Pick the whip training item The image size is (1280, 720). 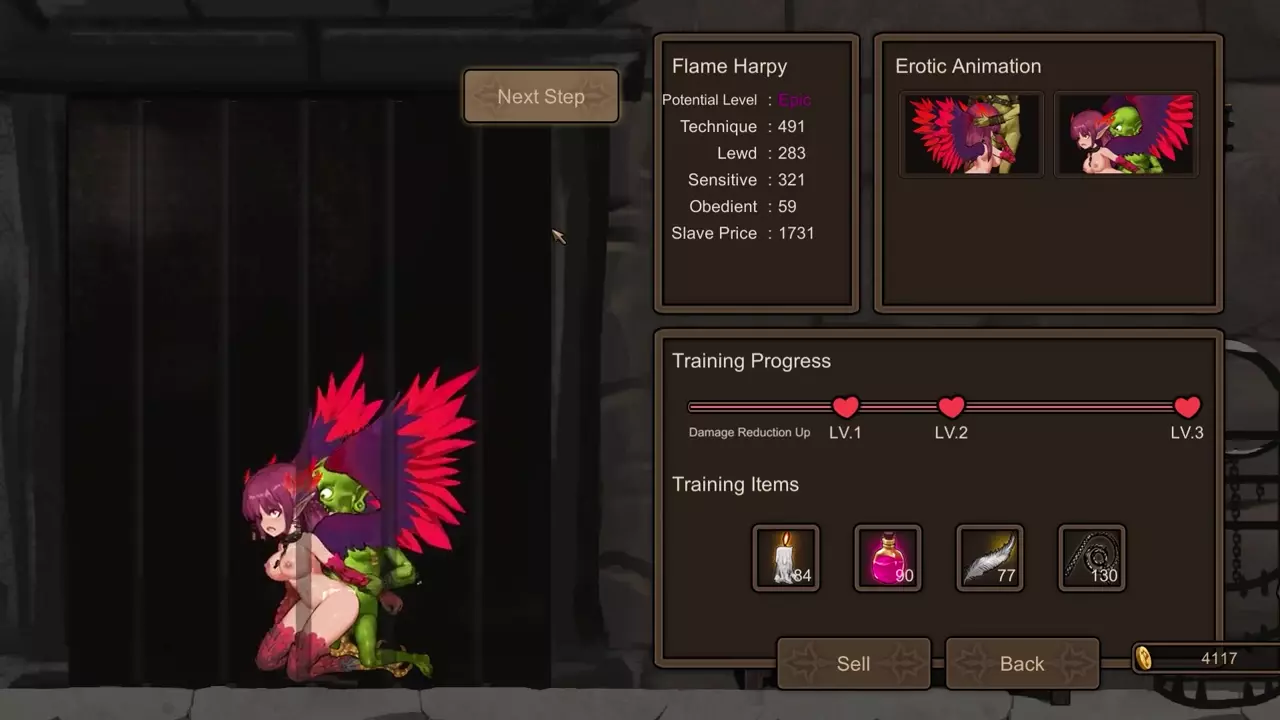pos(1092,558)
